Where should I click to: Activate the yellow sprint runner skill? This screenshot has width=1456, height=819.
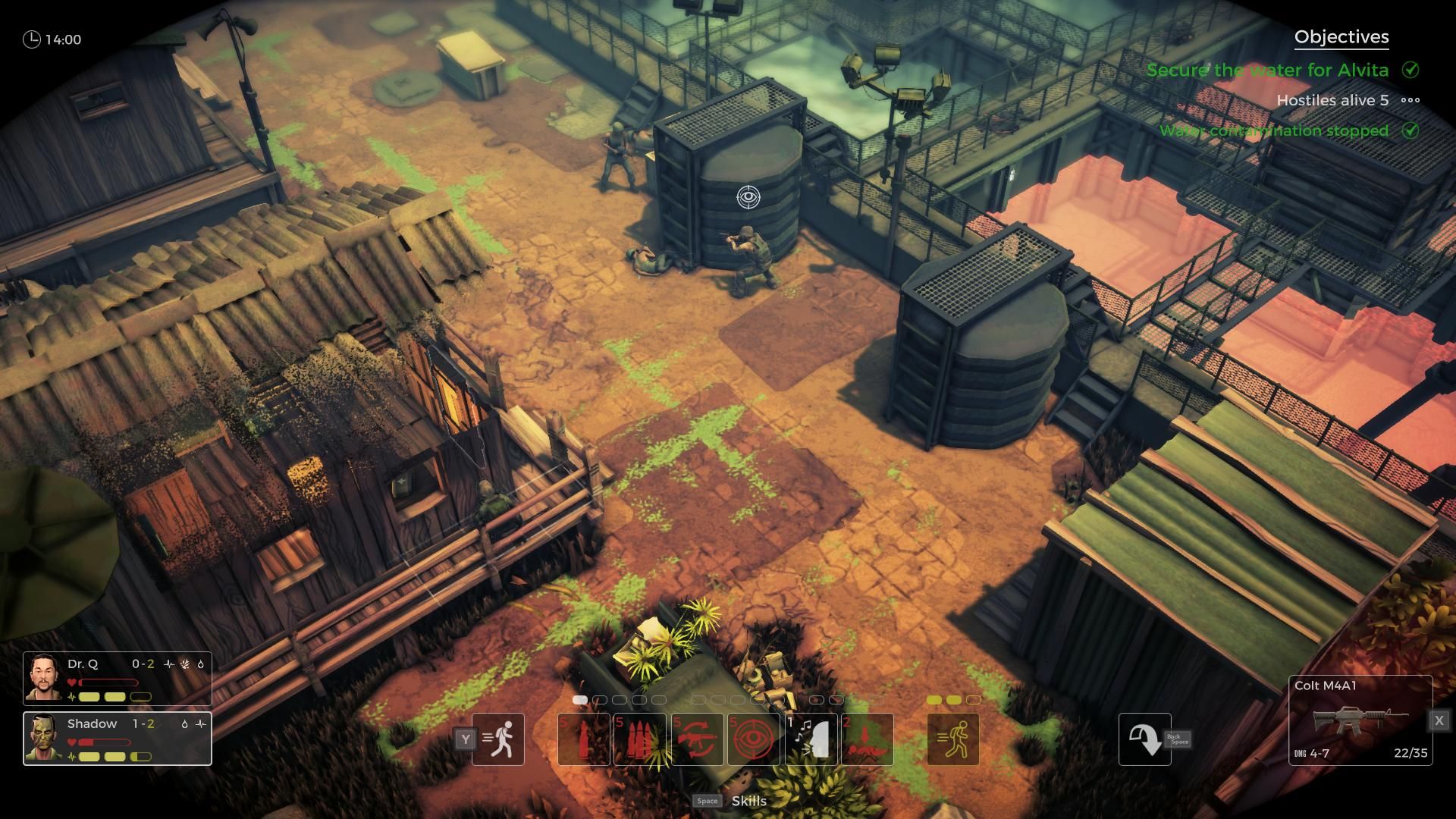coord(953,739)
